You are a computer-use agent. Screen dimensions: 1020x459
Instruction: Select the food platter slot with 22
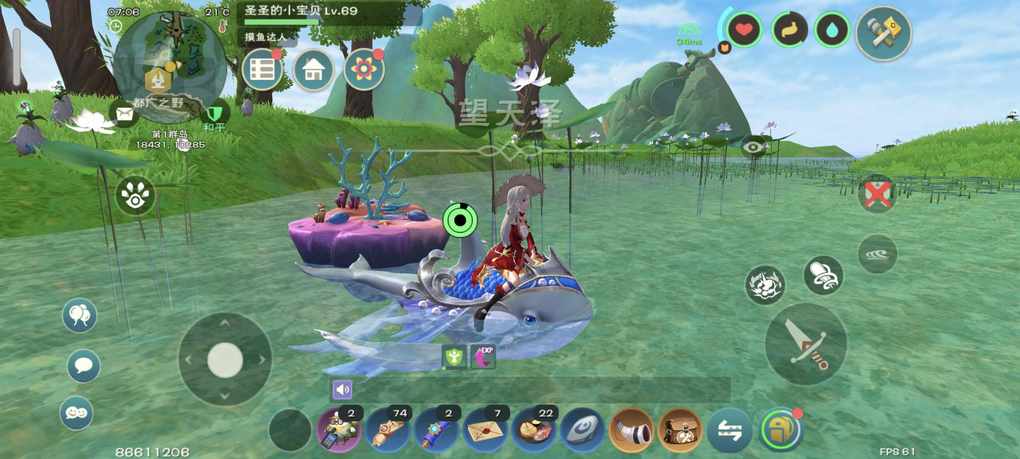click(x=536, y=430)
